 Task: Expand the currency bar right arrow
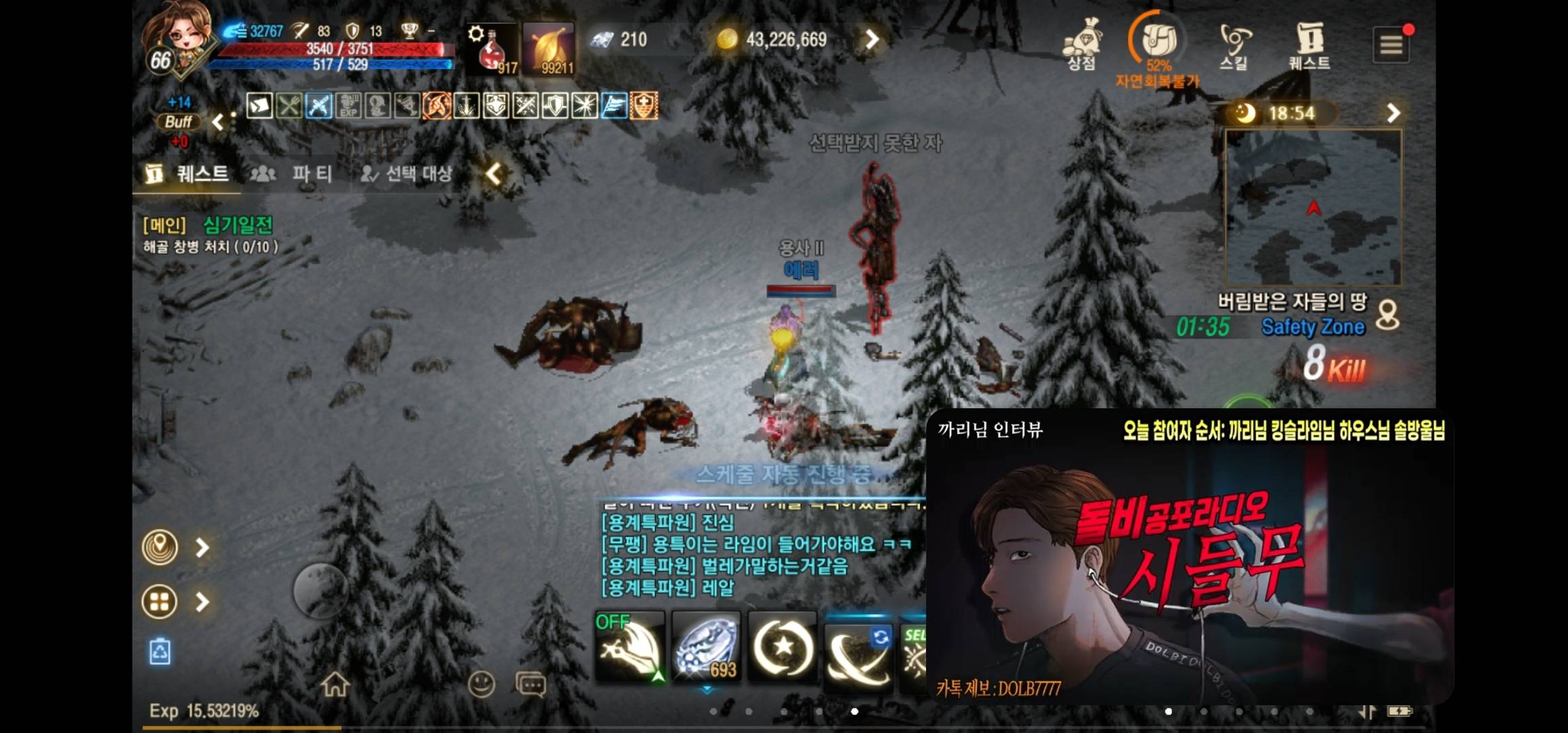(872, 39)
